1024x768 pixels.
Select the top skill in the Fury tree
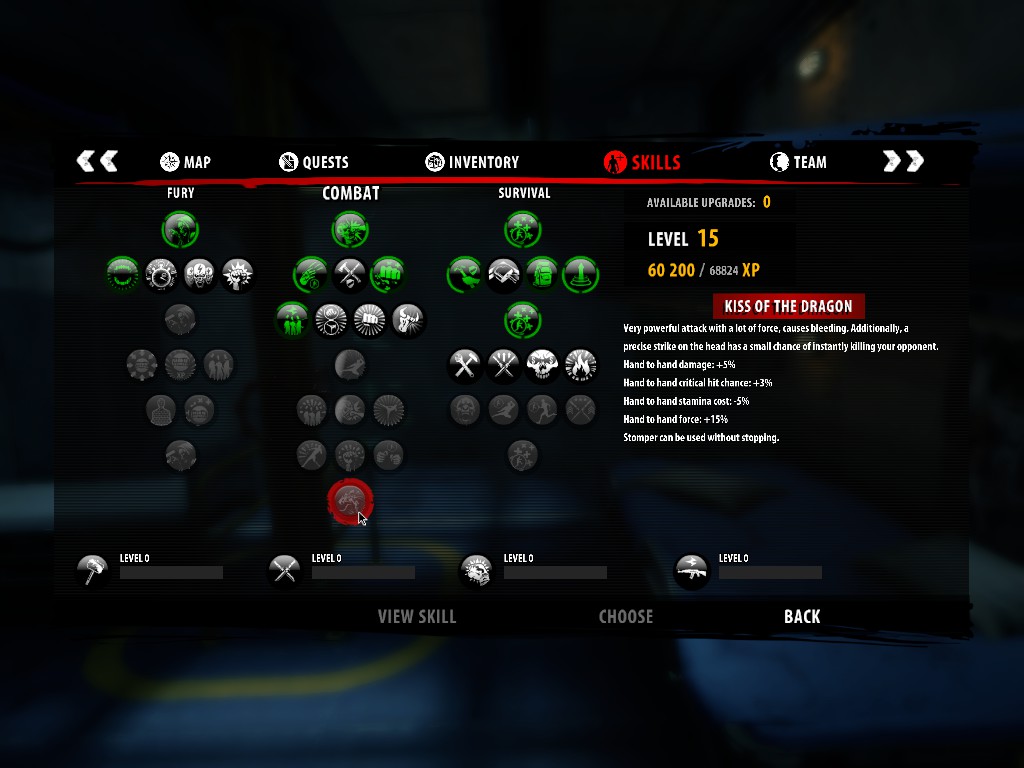click(x=181, y=229)
